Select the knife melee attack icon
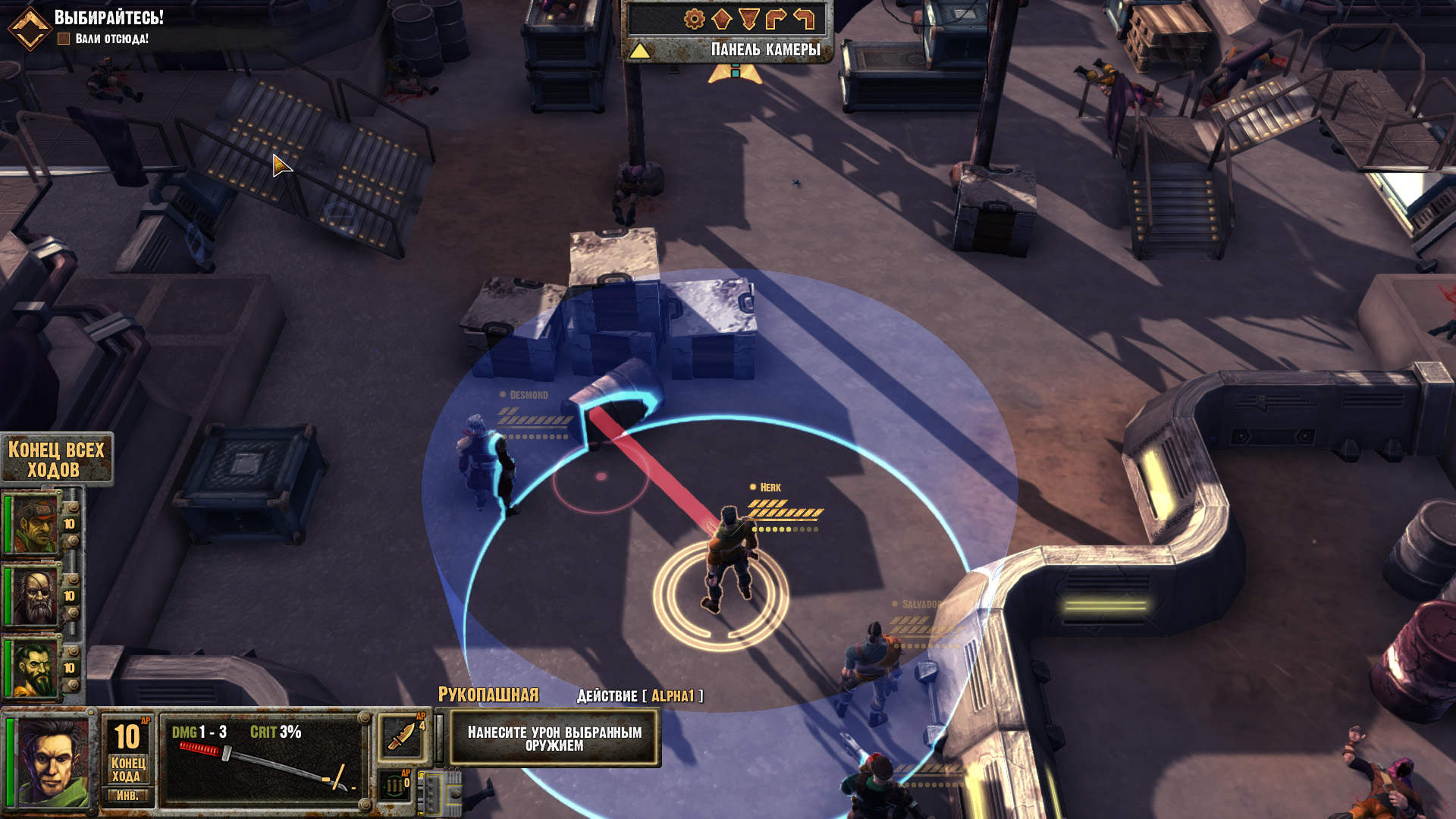 pos(400,736)
